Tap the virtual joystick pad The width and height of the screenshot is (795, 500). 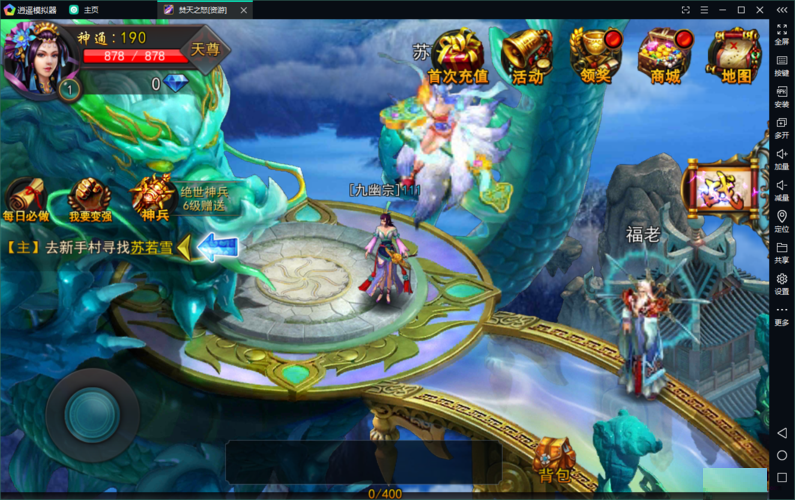click(92, 414)
